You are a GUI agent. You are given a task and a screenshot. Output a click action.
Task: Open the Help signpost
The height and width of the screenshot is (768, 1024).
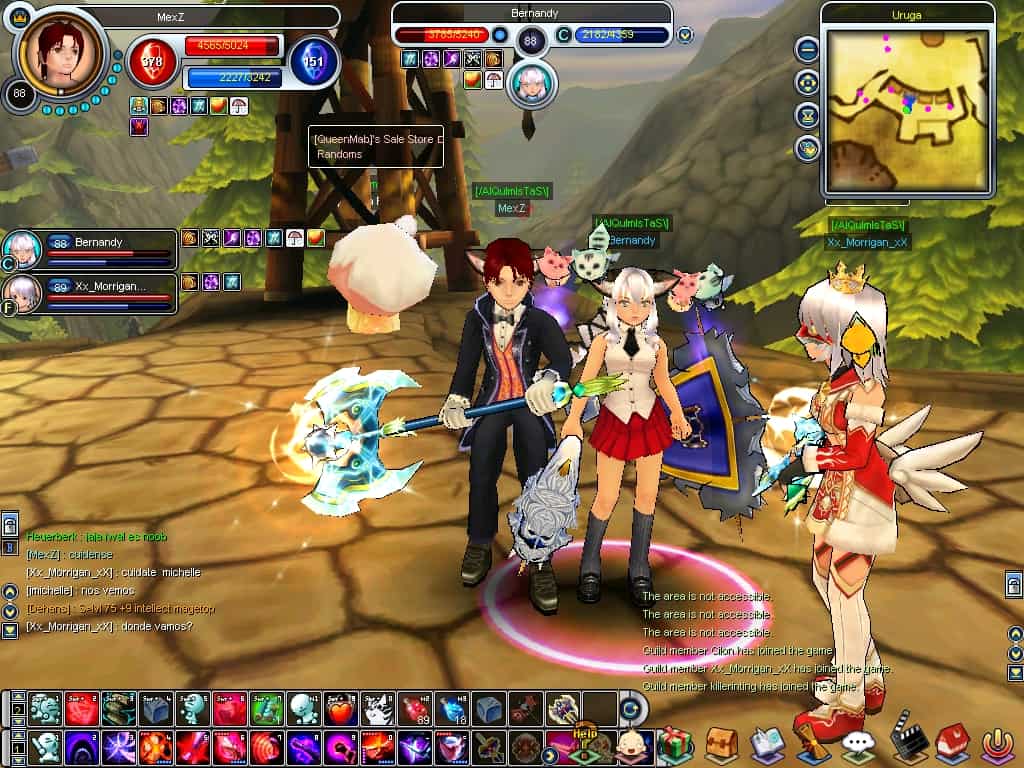pyautogui.click(x=584, y=738)
